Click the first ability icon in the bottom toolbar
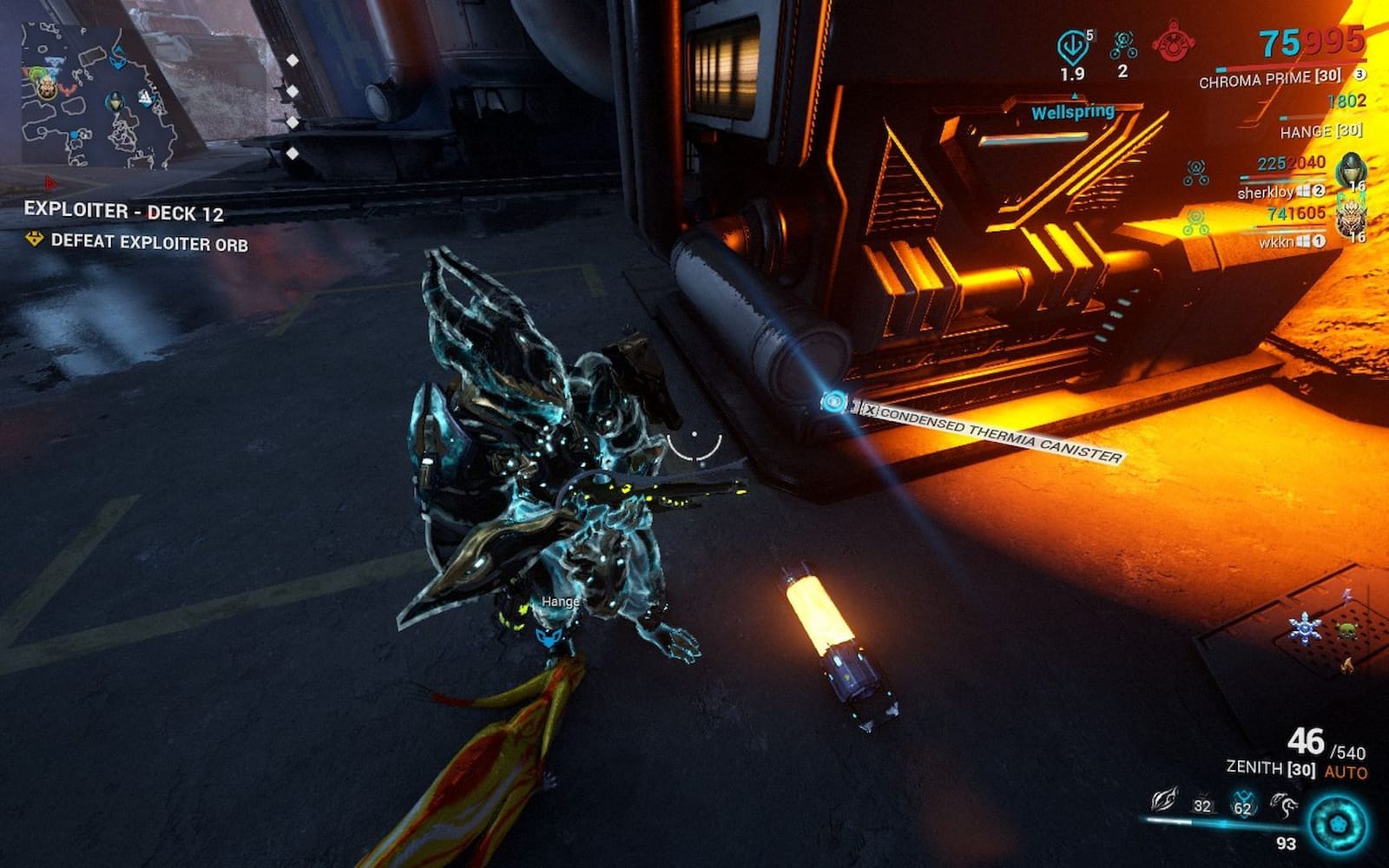The image size is (1389, 868). (1165, 800)
